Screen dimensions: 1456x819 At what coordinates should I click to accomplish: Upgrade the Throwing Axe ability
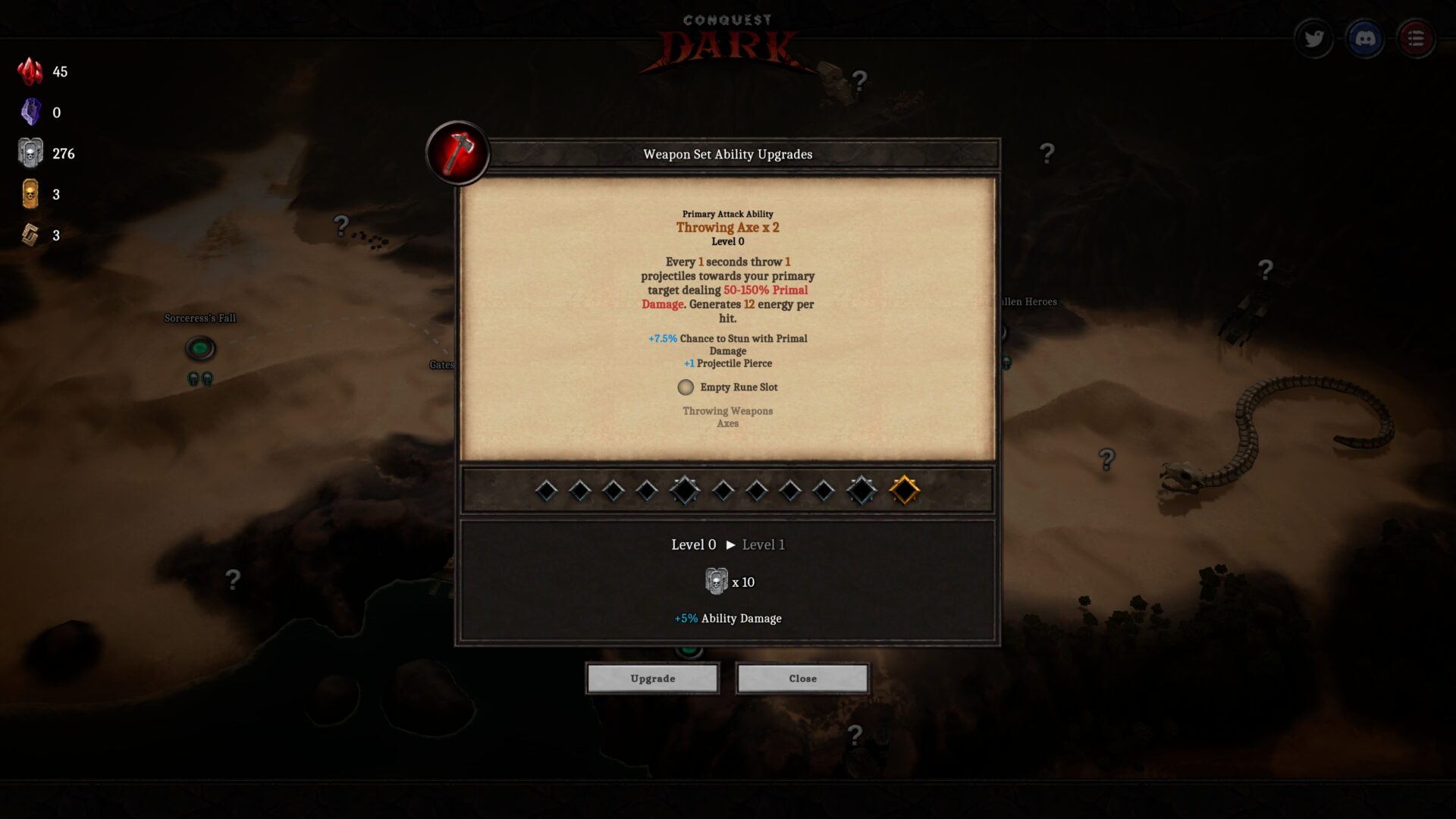[x=652, y=678]
